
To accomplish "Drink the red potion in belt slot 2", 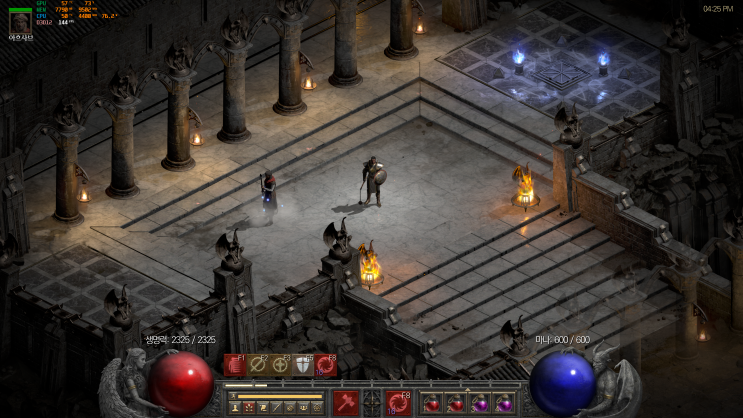I will click(x=457, y=403).
